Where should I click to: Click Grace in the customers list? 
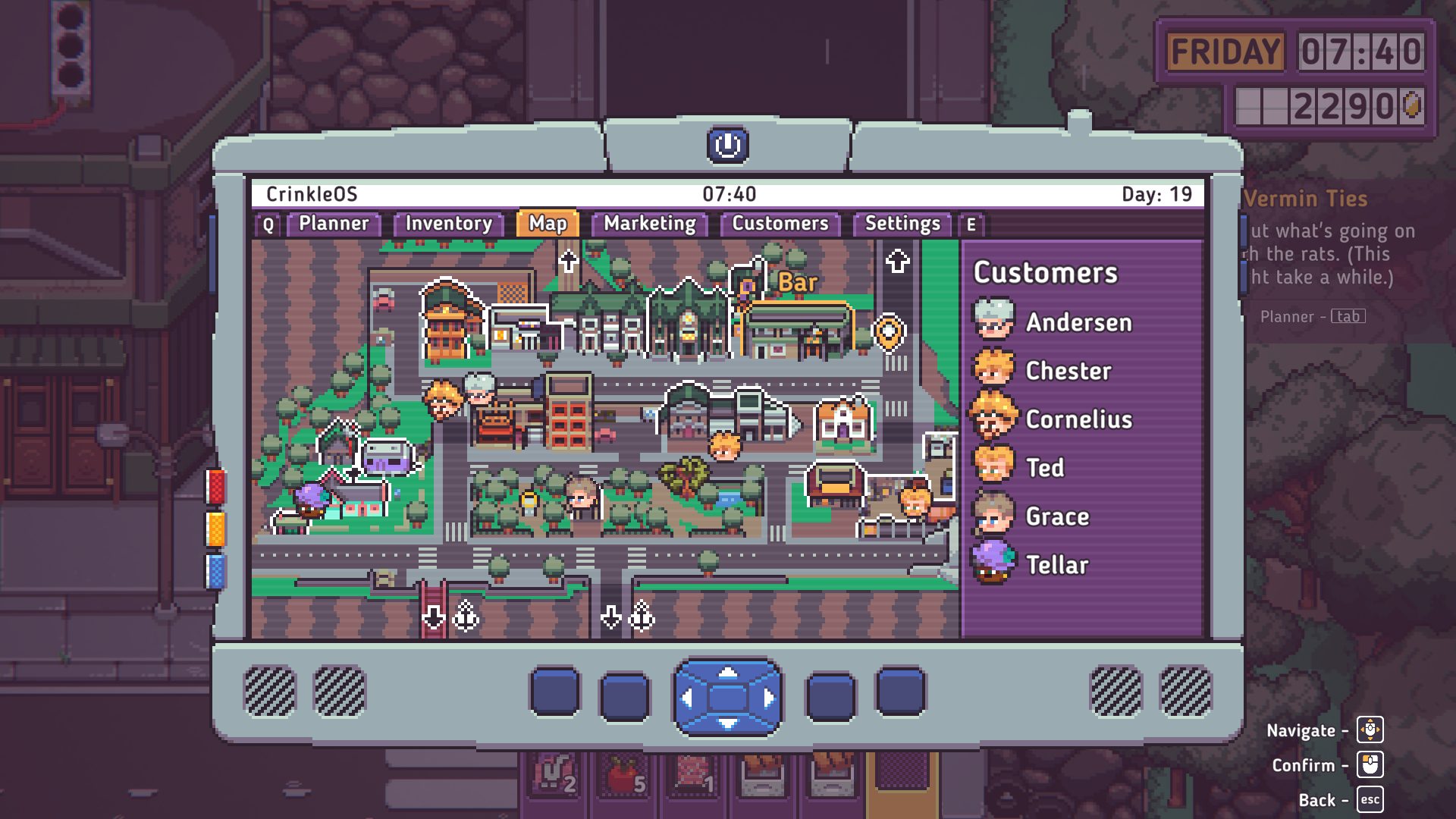click(x=1056, y=516)
